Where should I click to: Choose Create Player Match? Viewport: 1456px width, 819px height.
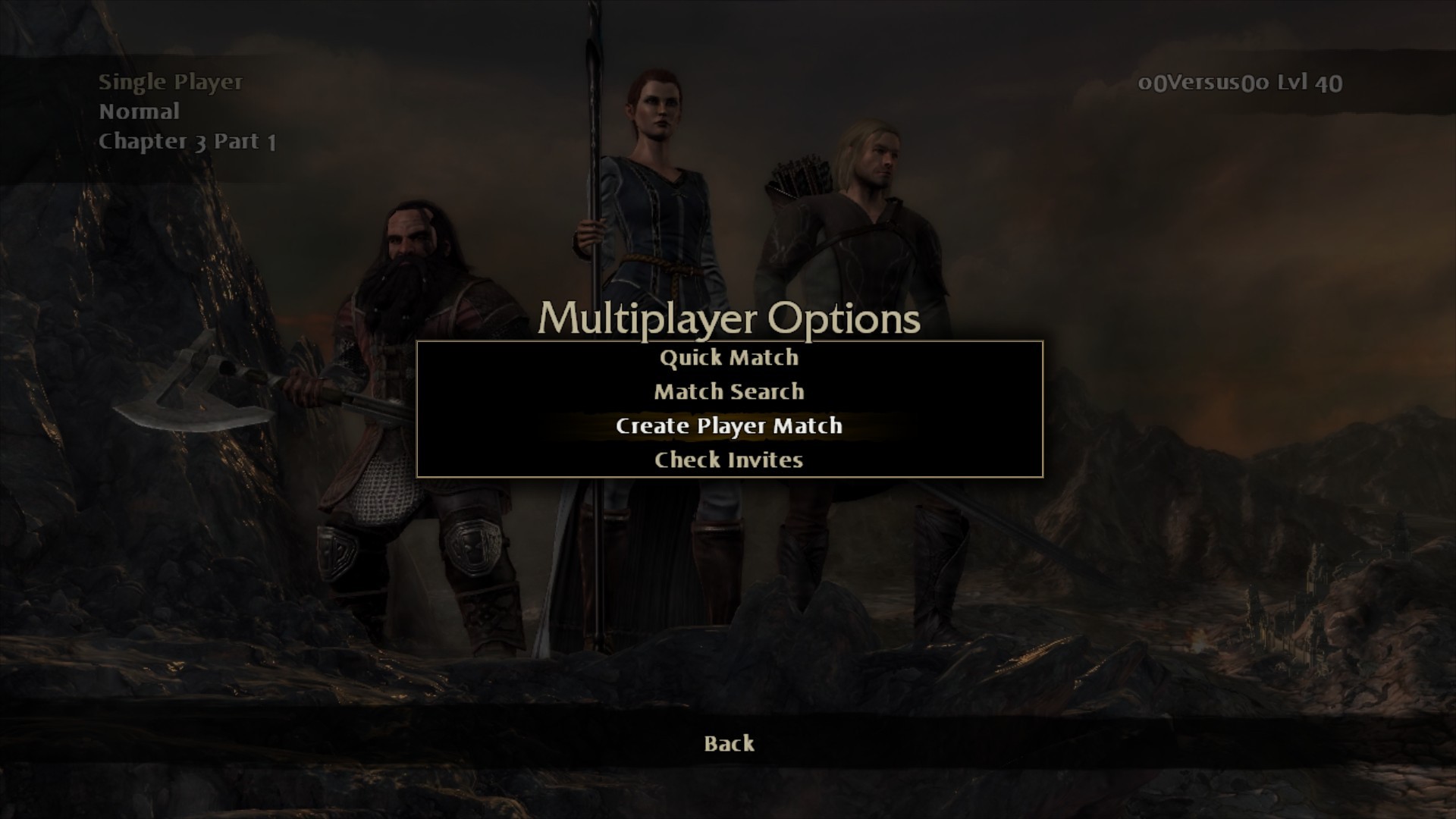point(729,426)
